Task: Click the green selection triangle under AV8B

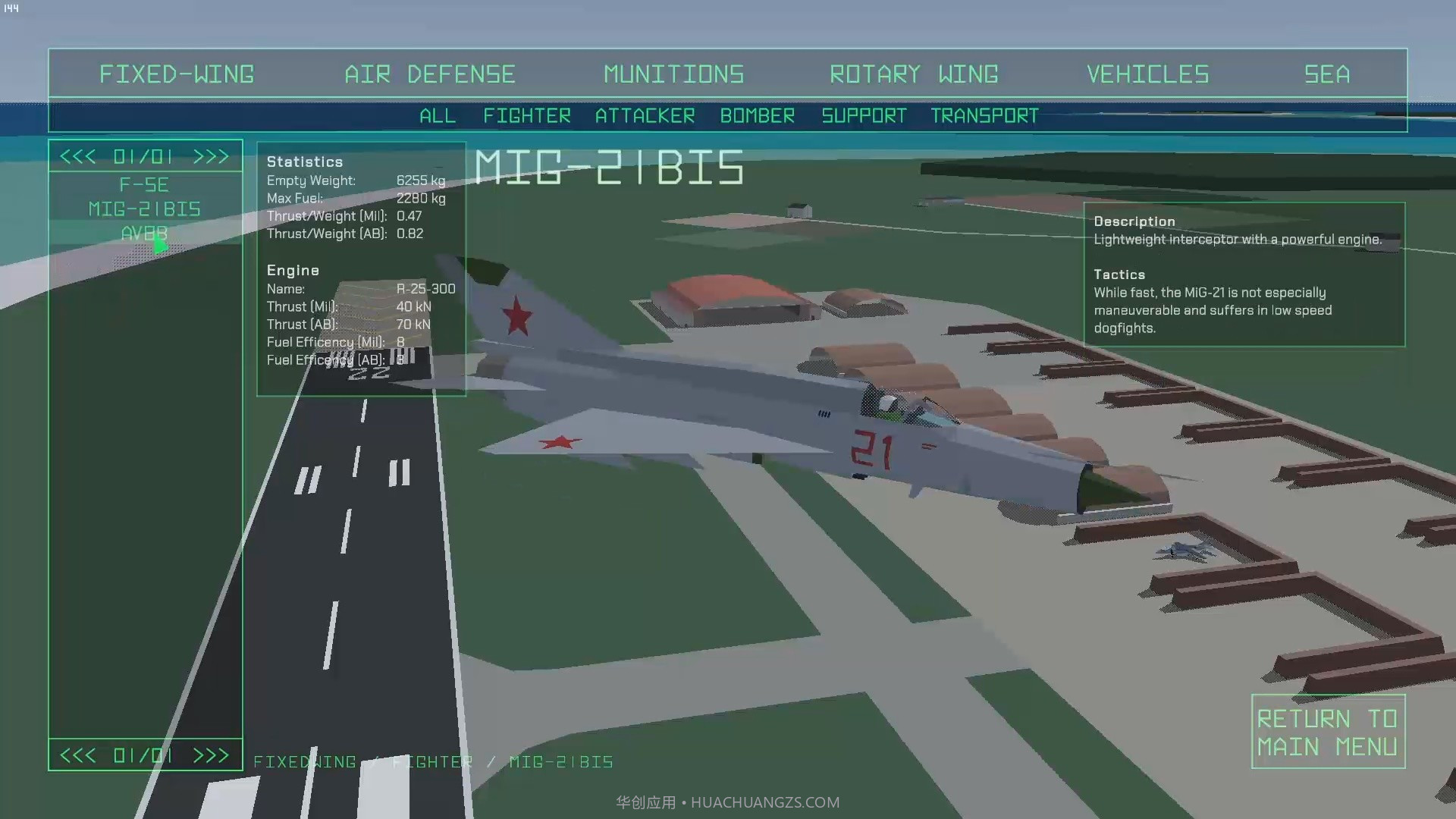Action: pyautogui.click(x=162, y=245)
